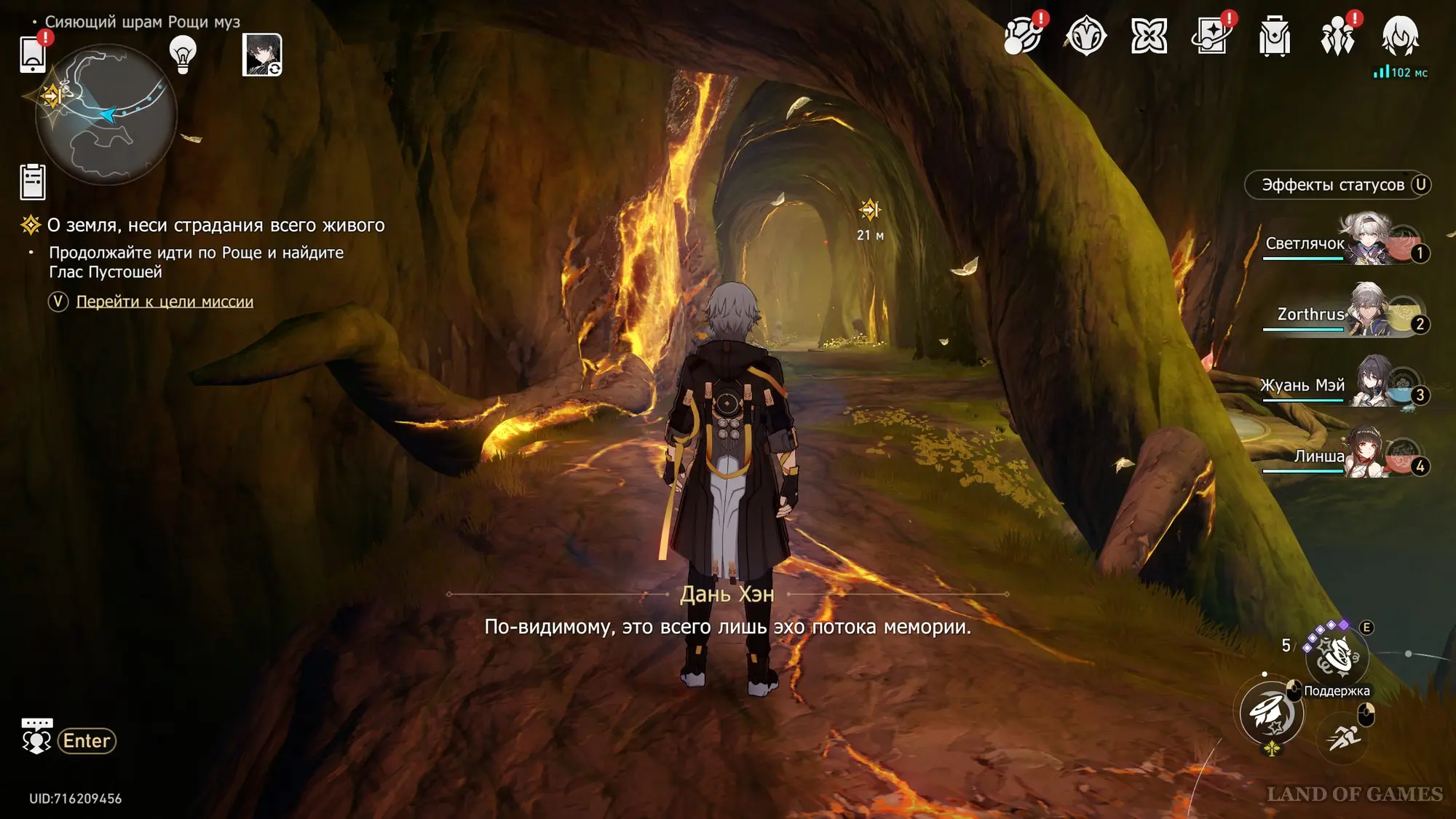Open the profile avatar icon
Image resolution: width=1456 pixels, height=819 pixels.
point(1400,36)
